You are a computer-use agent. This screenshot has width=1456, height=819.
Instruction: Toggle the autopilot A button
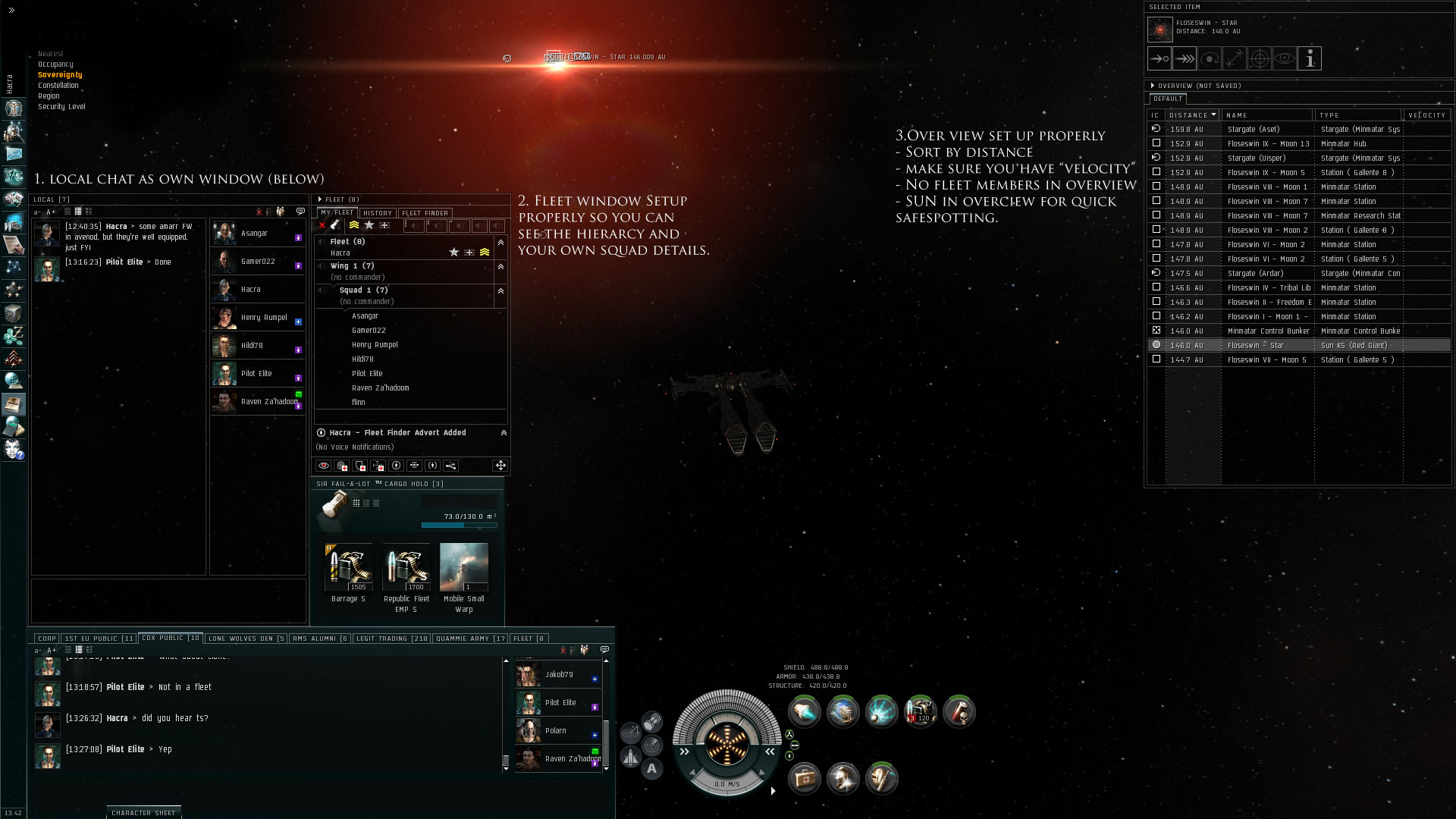coord(651,769)
